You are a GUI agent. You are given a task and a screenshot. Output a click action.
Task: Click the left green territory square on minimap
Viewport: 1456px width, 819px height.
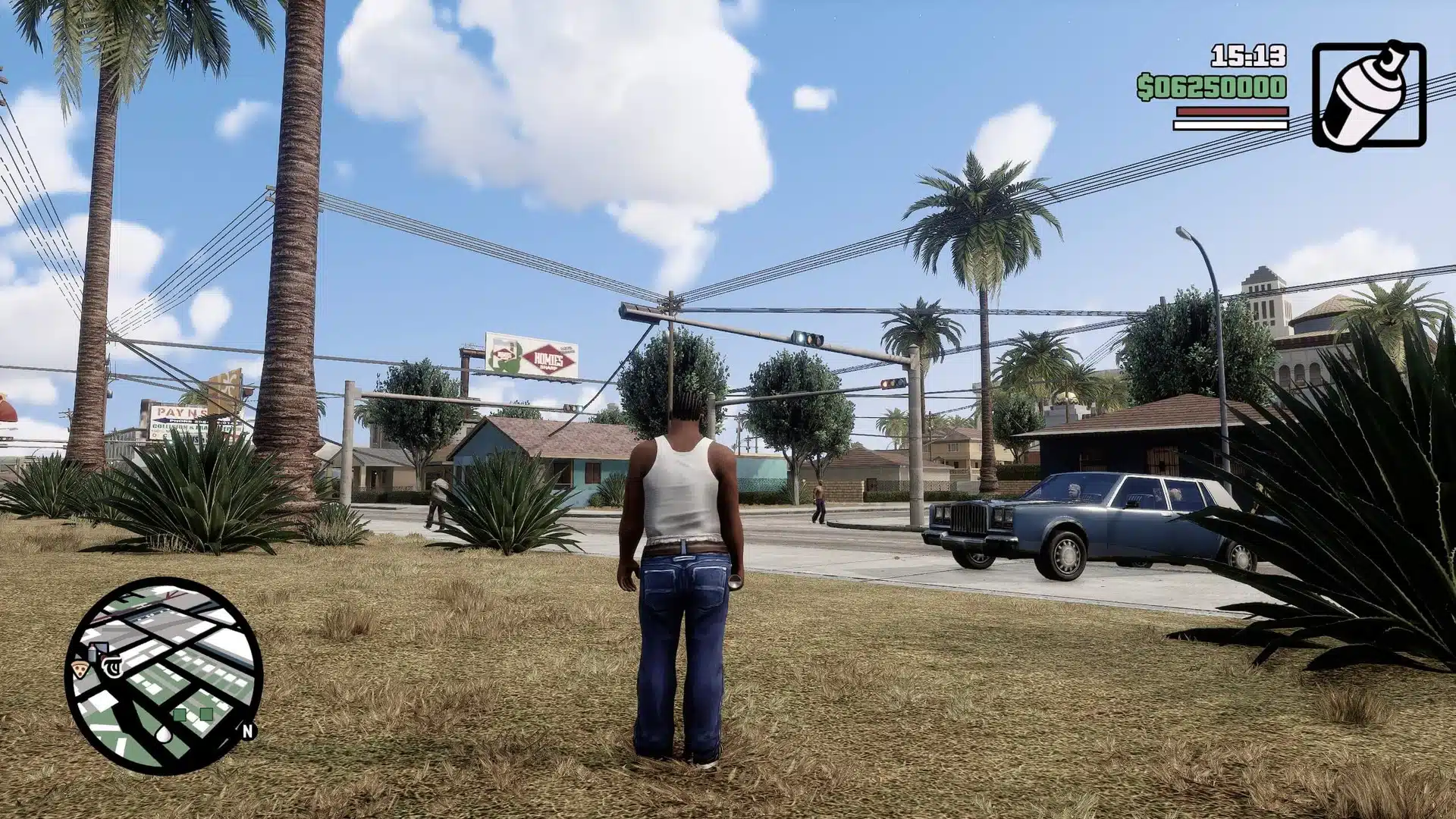point(180,714)
